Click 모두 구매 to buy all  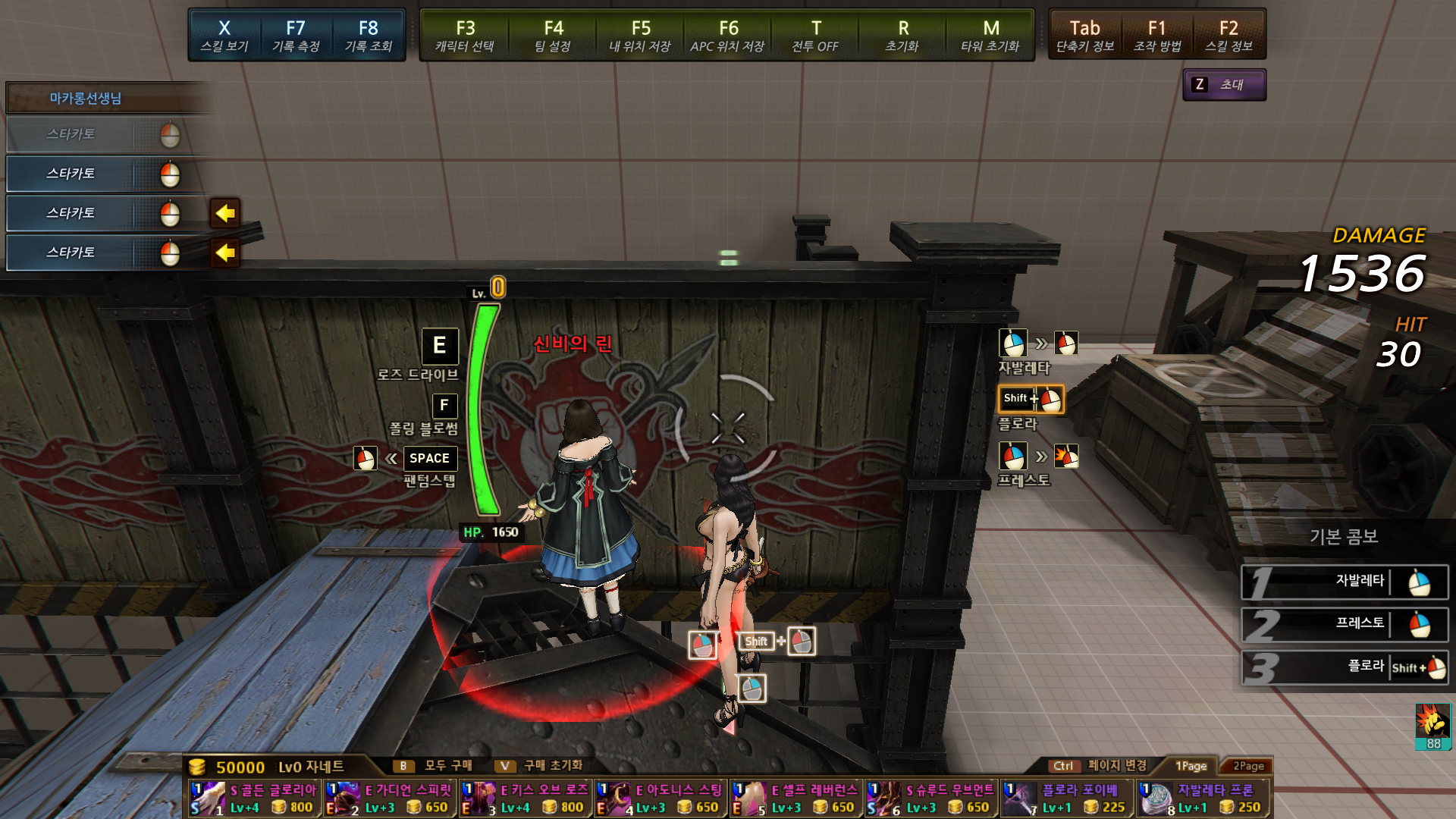coord(435,766)
